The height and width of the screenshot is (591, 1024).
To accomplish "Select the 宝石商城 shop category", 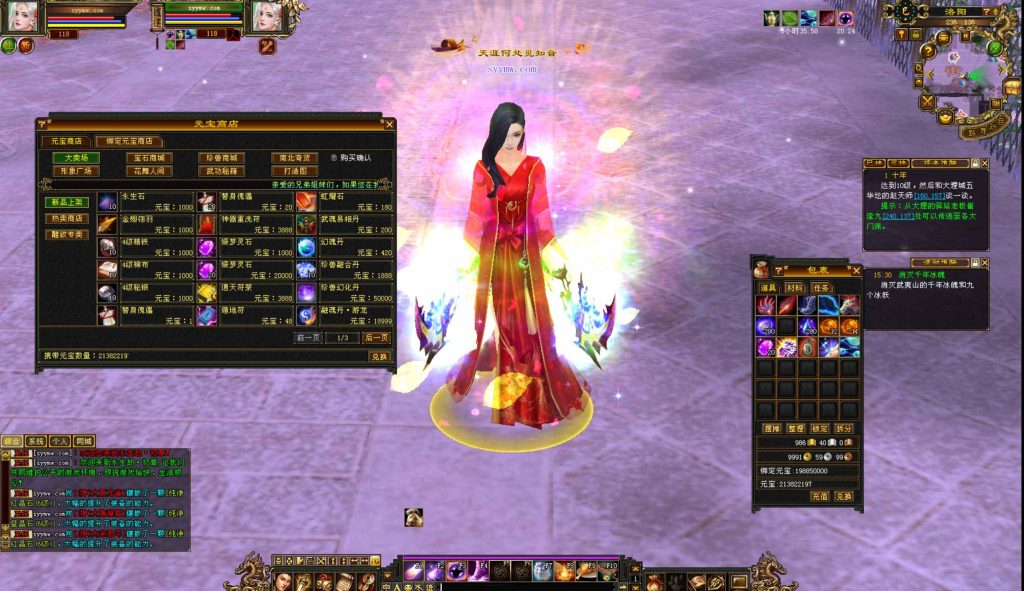I will click(x=149, y=158).
